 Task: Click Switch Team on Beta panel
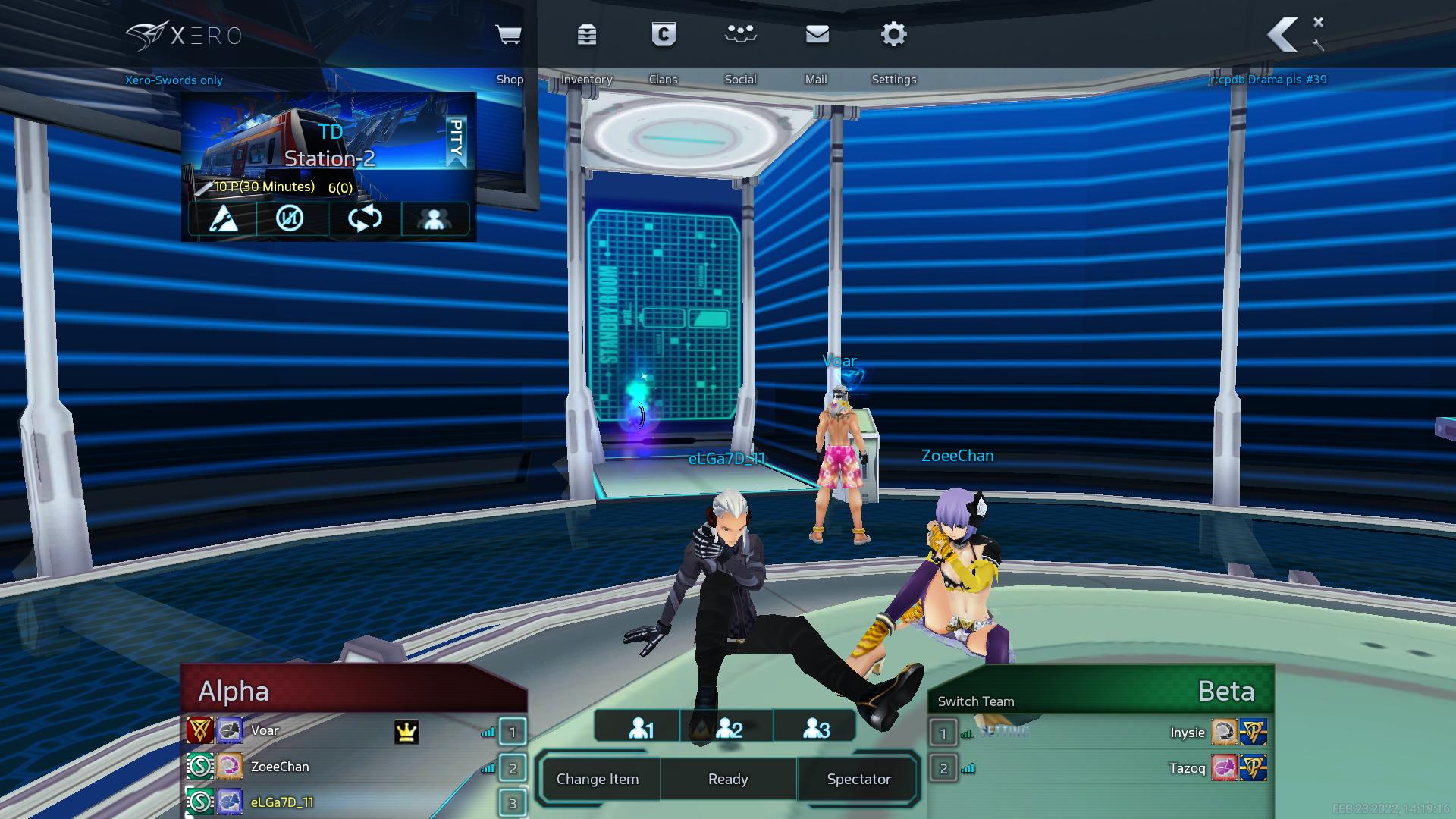pos(976,701)
